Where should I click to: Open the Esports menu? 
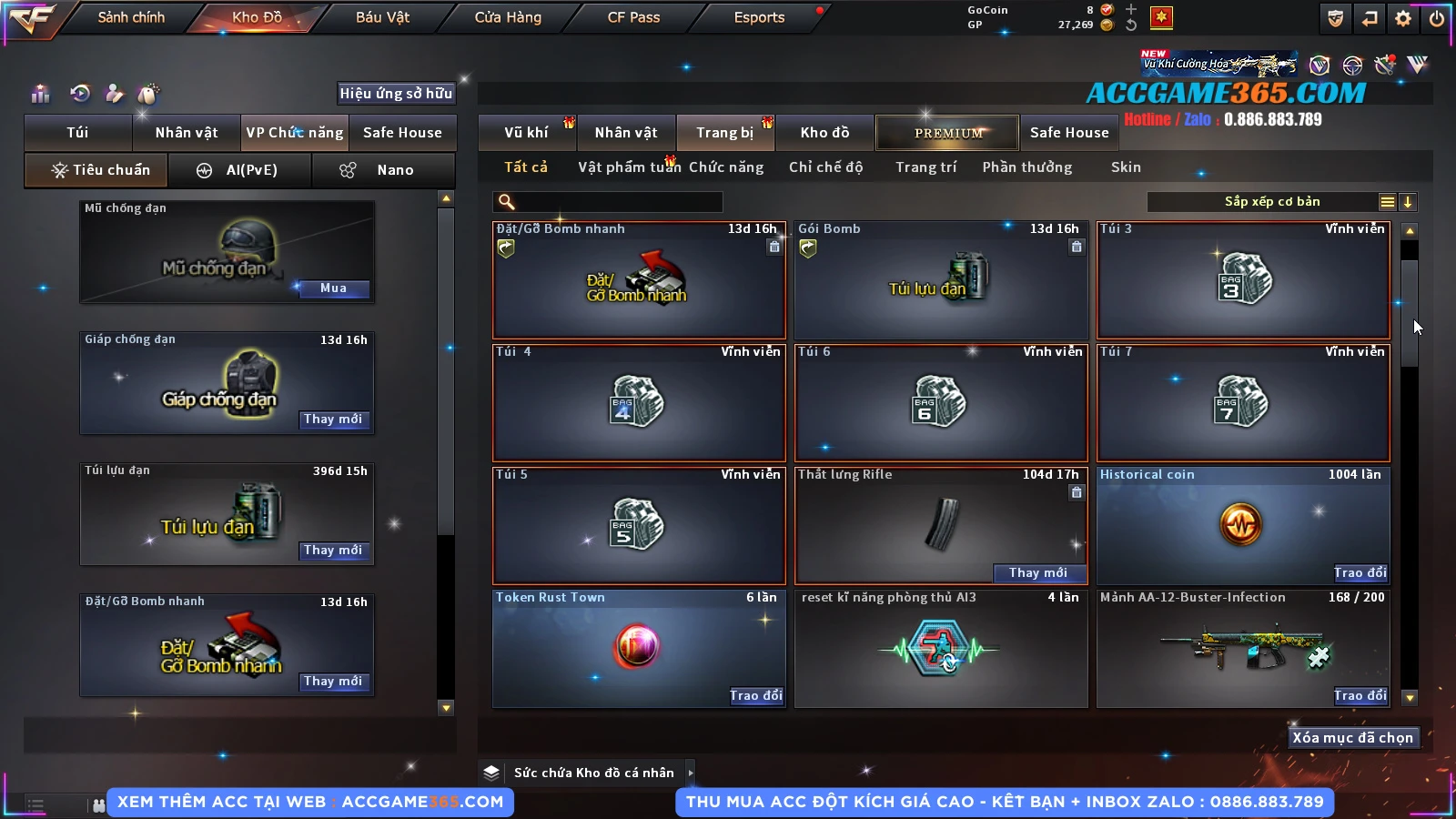759,17
